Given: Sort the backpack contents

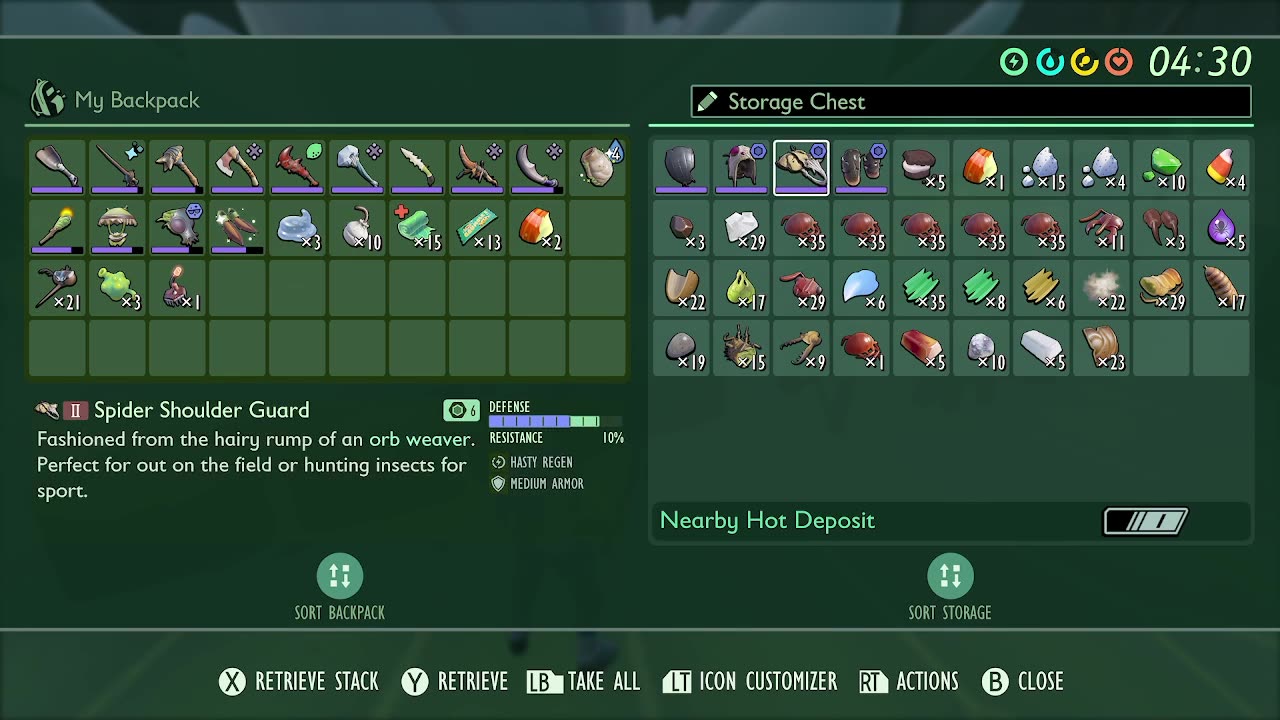Looking at the screenshot, I should coord(339,577).
